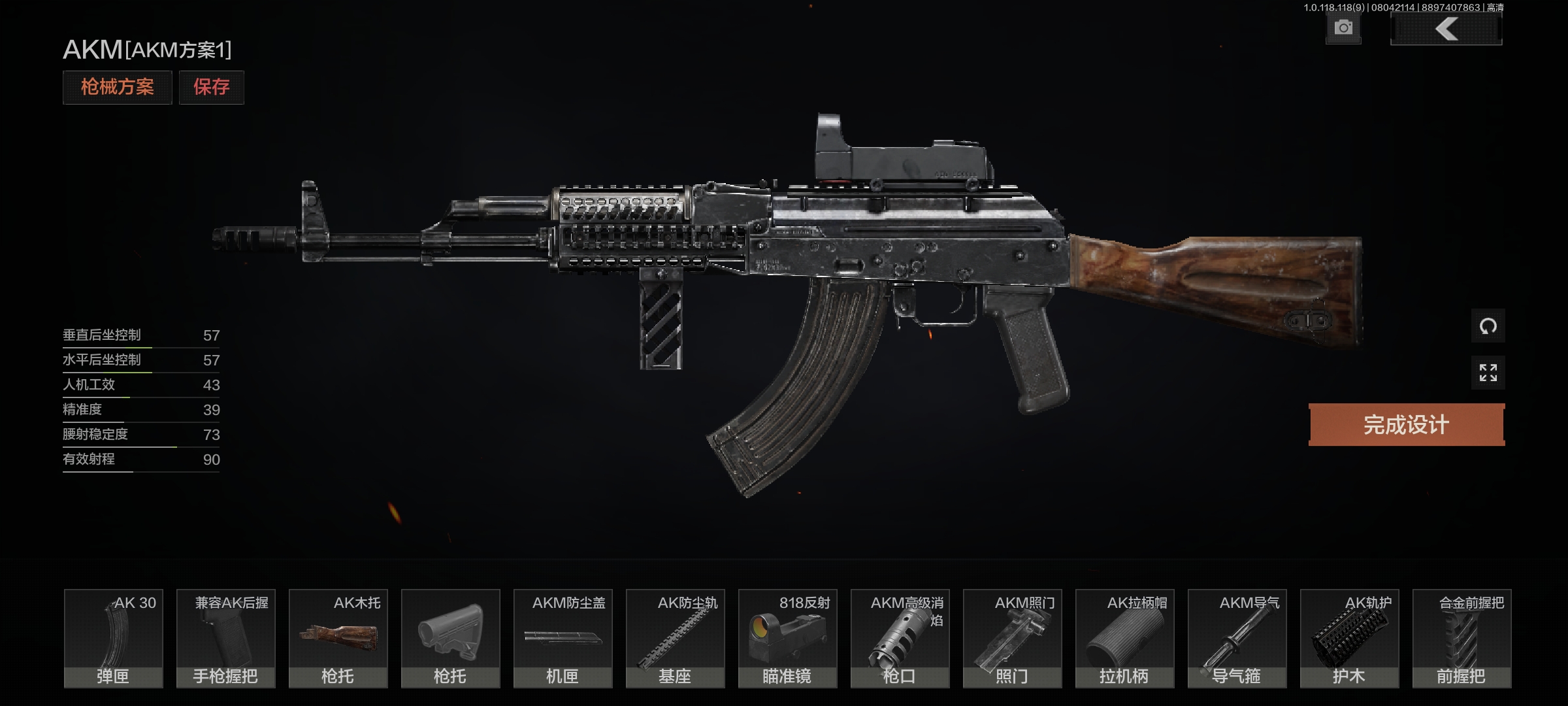Screen dimensions: 1568x706
Task: Click the 保存 save button
Action: click(x=211, y=87)
